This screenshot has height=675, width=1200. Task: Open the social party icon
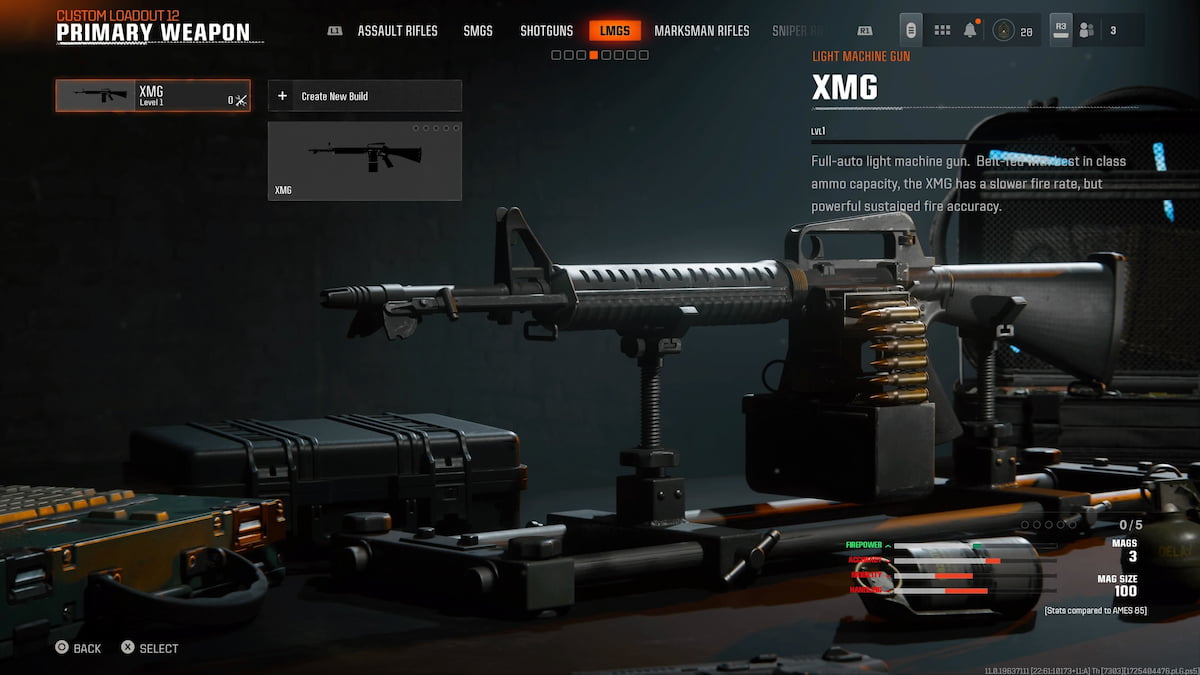coord(1087,31)
